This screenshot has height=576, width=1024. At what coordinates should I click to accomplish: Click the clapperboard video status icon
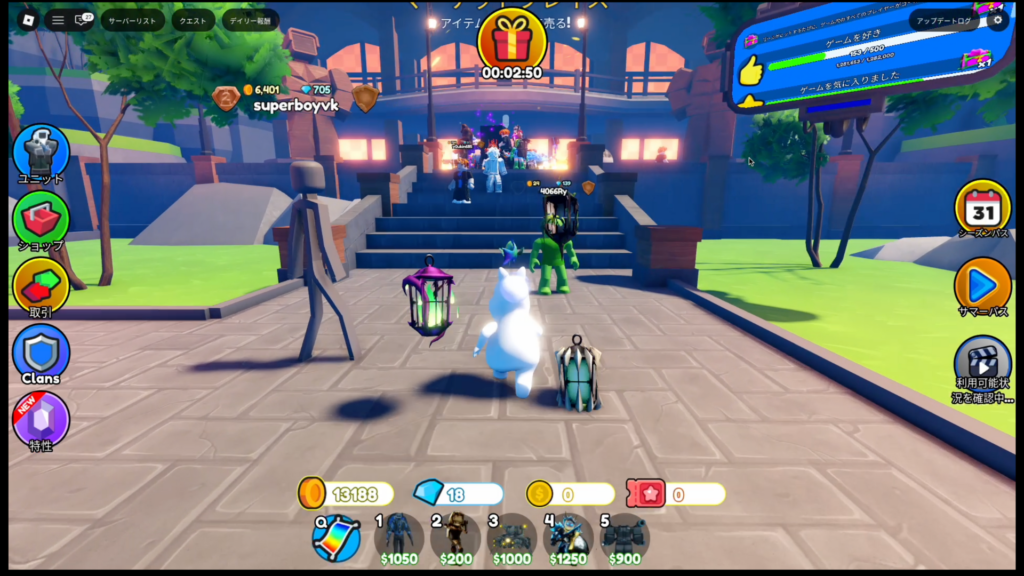tap(982, 362)
